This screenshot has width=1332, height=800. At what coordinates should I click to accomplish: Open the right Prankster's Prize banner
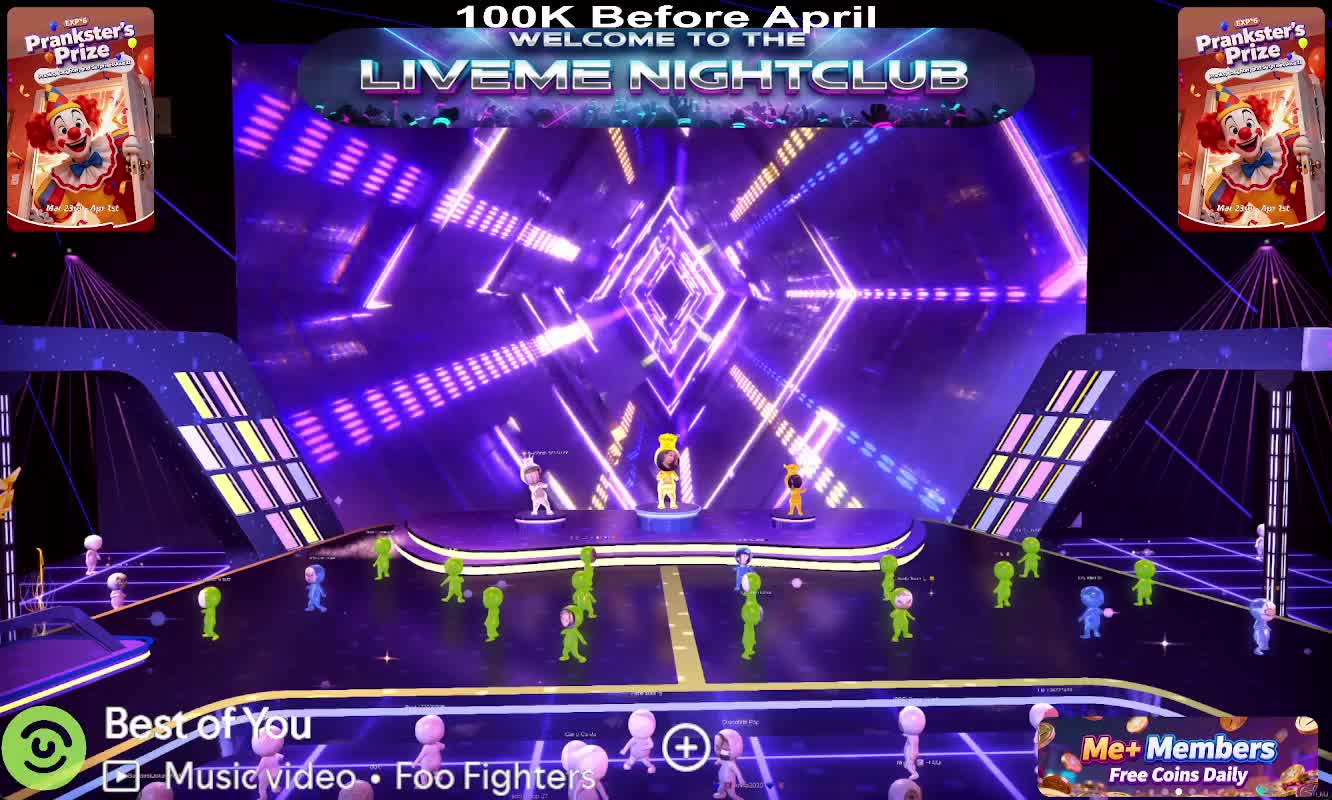pos(1251,120)
